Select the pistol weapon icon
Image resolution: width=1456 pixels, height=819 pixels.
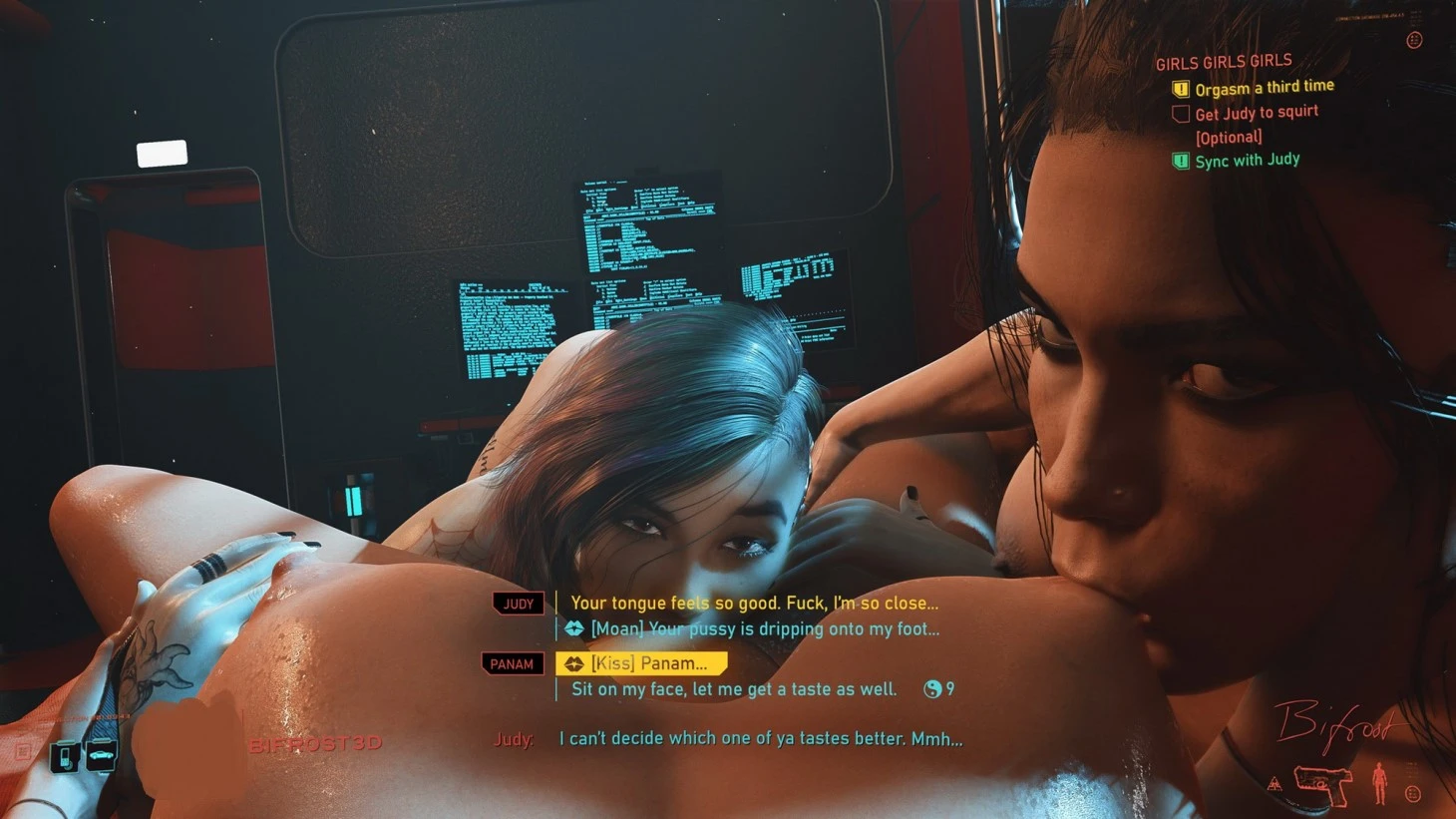pyautogui.click(x=1323, y=784)
